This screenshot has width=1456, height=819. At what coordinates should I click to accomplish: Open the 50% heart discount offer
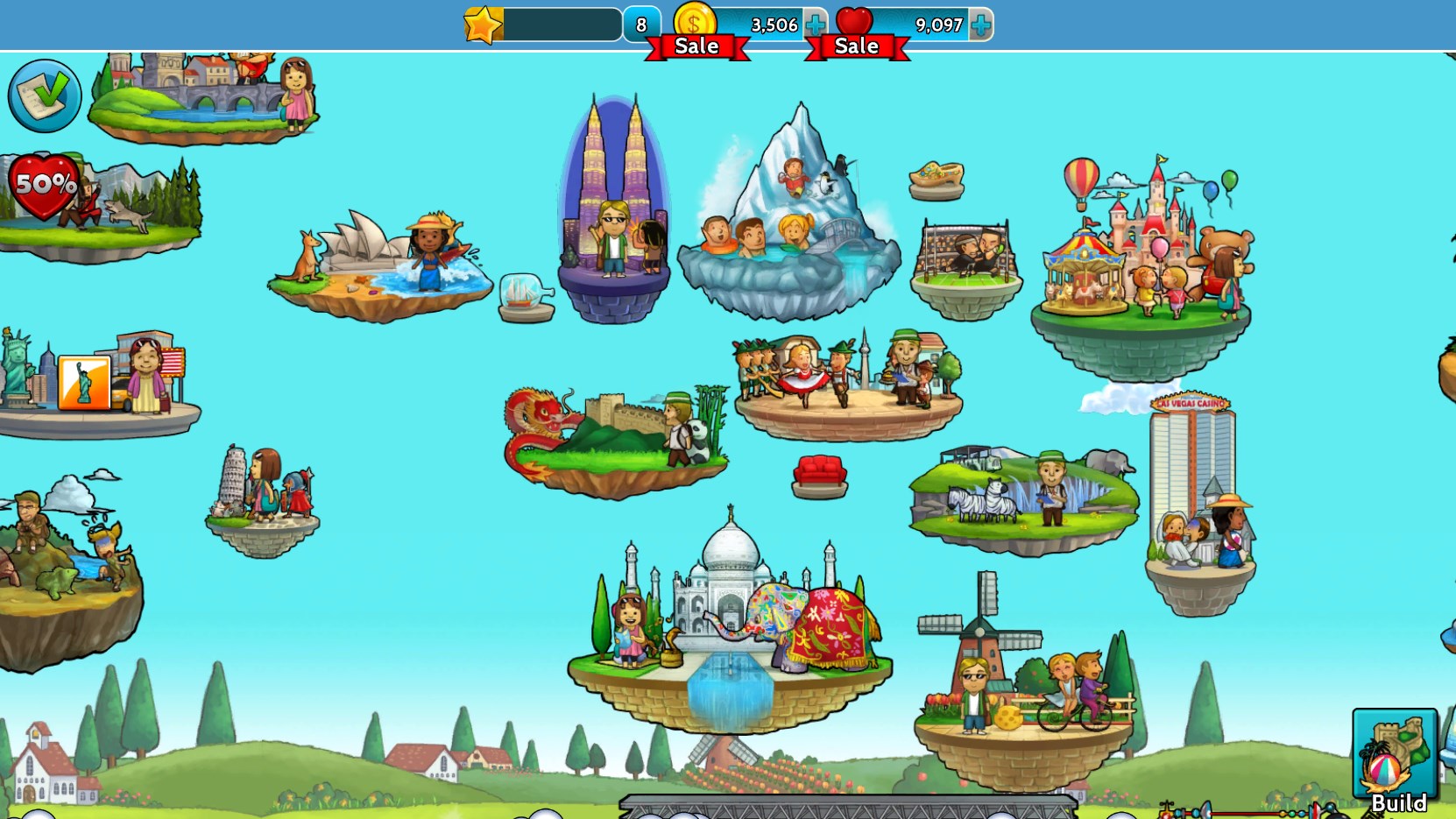[x=44, y=185]
